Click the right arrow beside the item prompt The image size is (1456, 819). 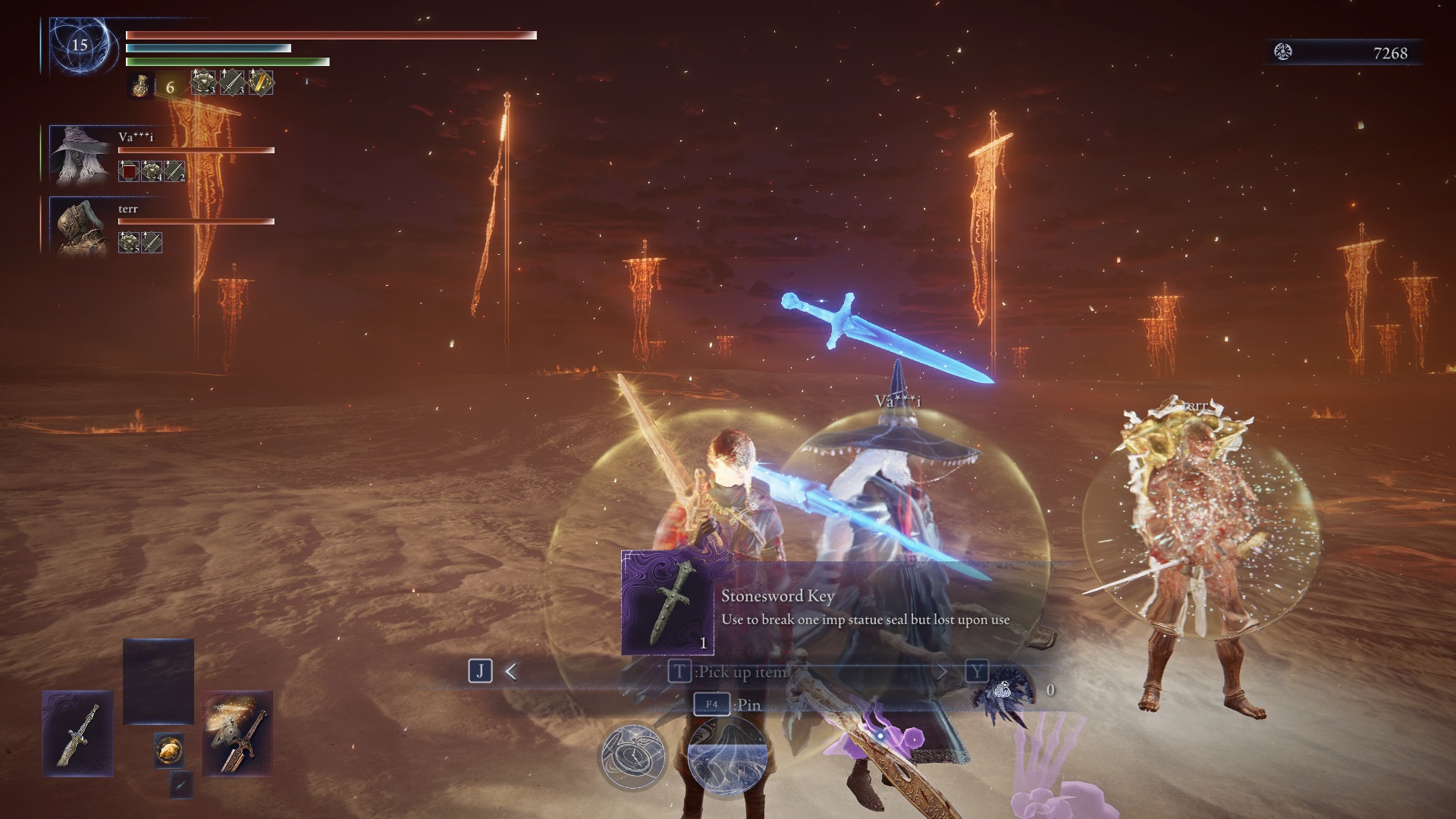(x=942, y=671)
